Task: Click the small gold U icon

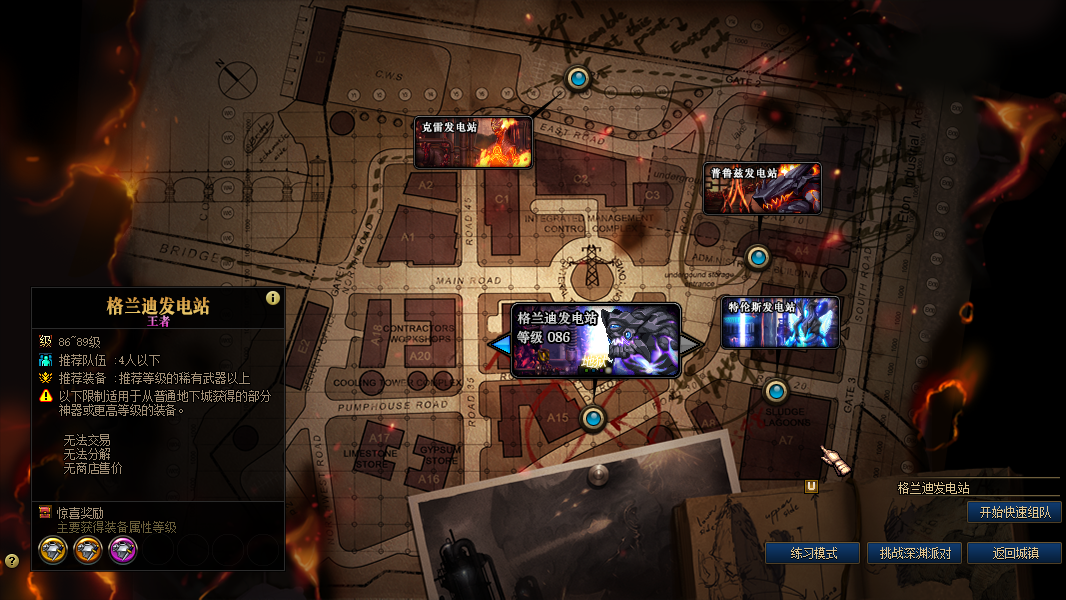Action: pyautogui.click(x=812, y=487)
